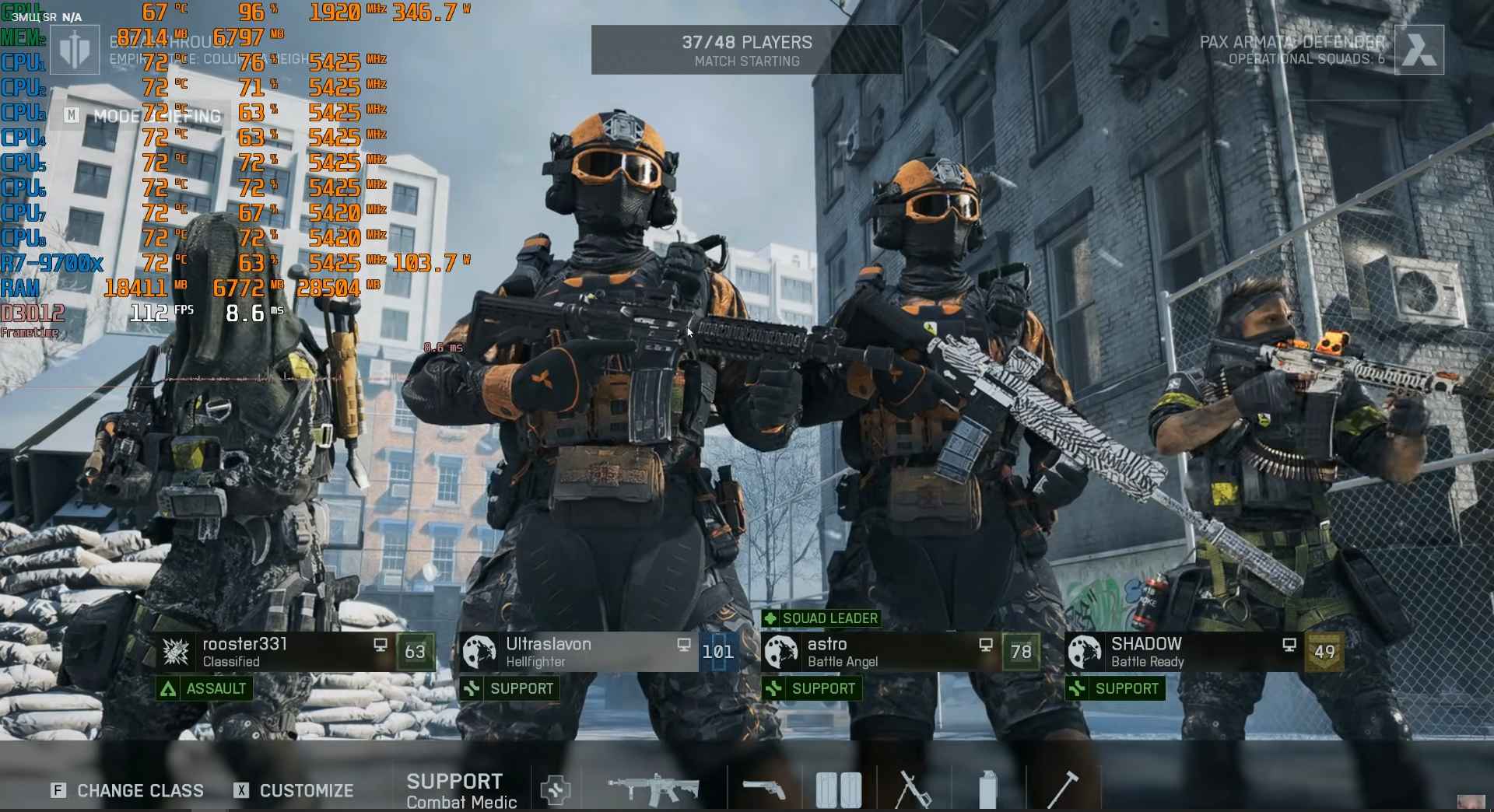Click the Squad Leader badge above astro
The image size is (1494, 812).
pos(822,618)
